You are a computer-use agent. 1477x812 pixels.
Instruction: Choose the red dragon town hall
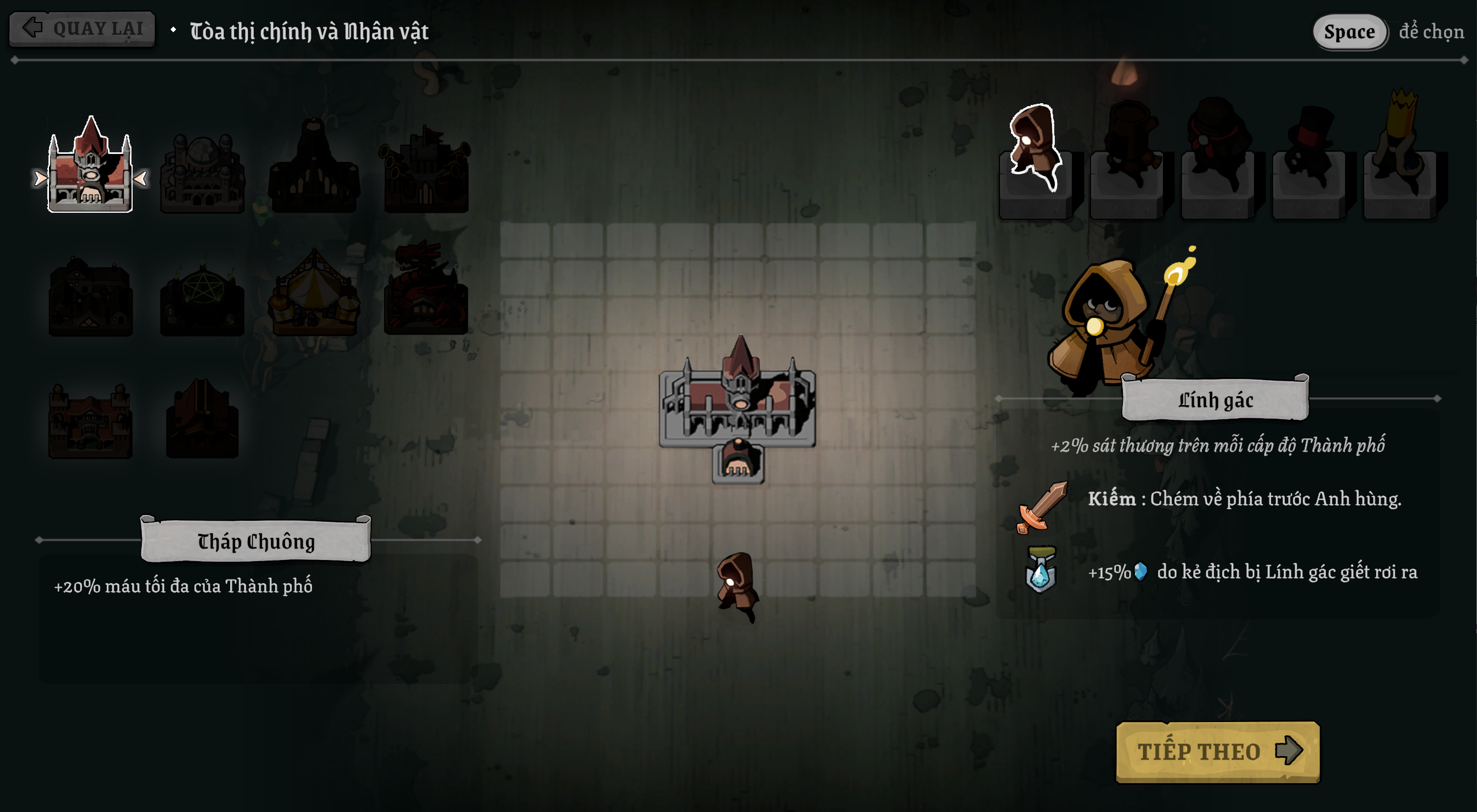pyautogui.click(x=426, y=291)
